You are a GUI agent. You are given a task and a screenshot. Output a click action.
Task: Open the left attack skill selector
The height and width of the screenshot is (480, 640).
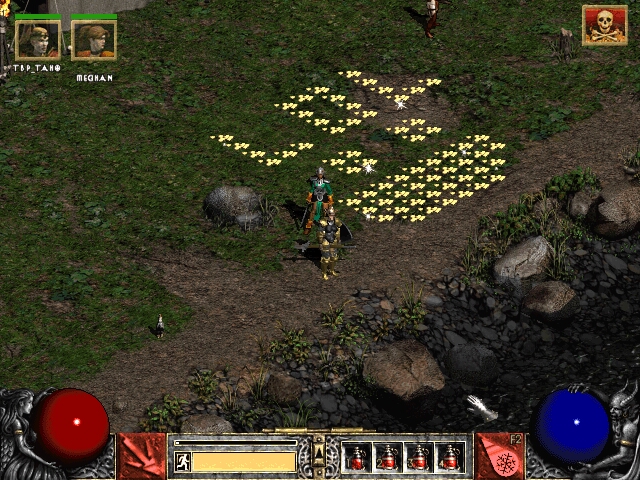click(x=142, y=455)
